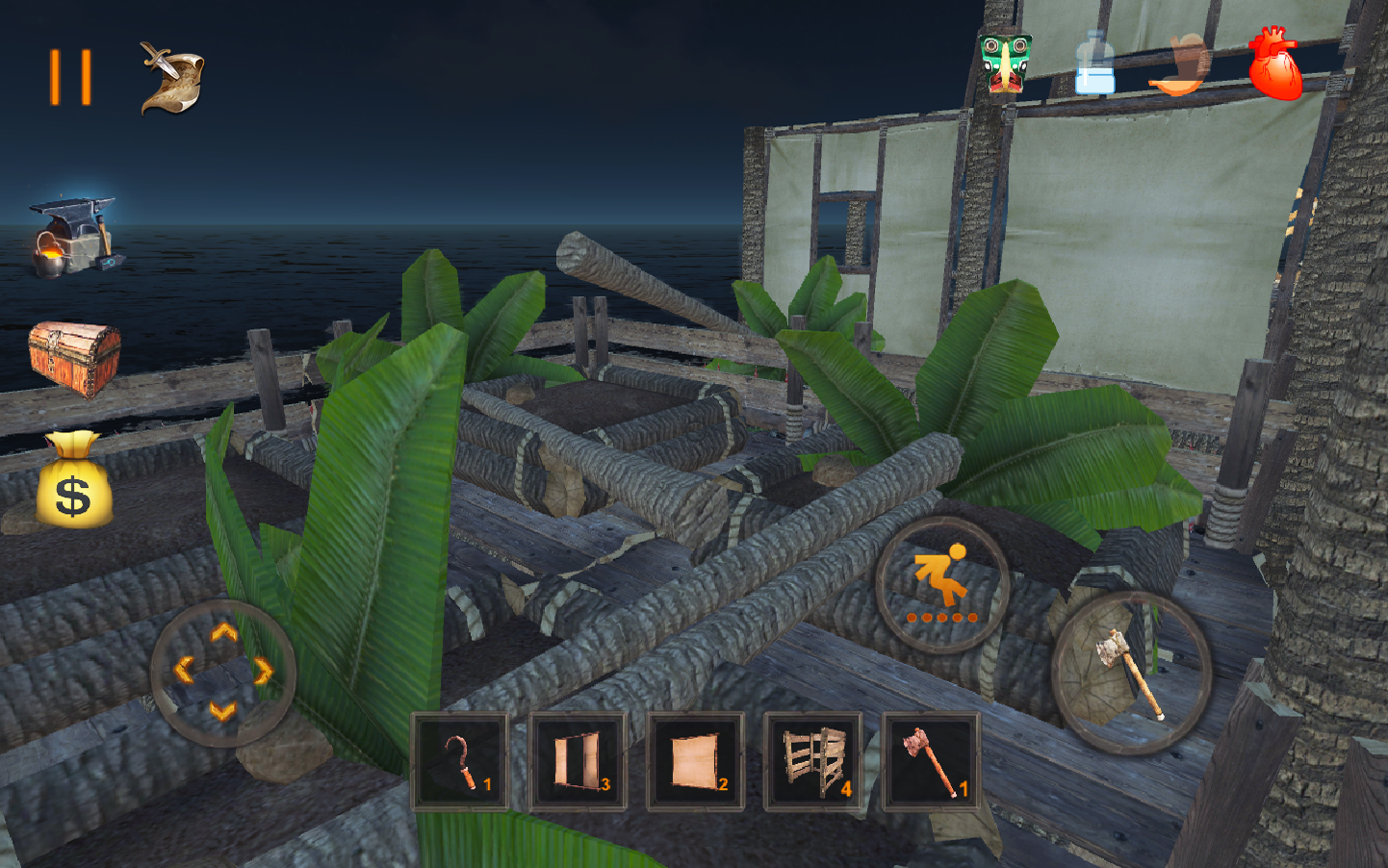The width and height of the screenshot is (1388, 868).
Task: Select the hook from the hotbar
Action: (459, 760)
